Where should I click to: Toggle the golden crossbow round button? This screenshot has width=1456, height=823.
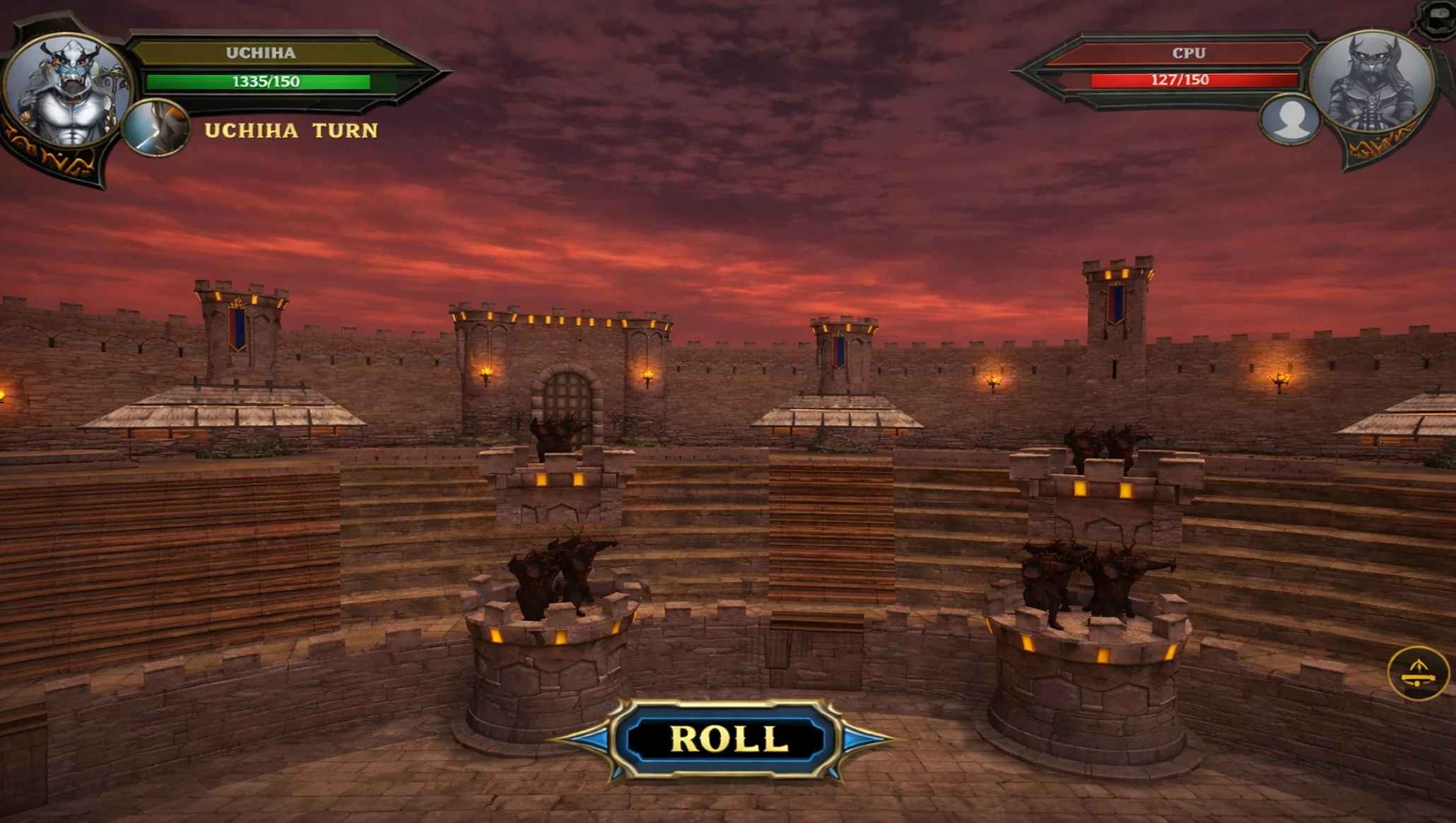[1417, 673]
